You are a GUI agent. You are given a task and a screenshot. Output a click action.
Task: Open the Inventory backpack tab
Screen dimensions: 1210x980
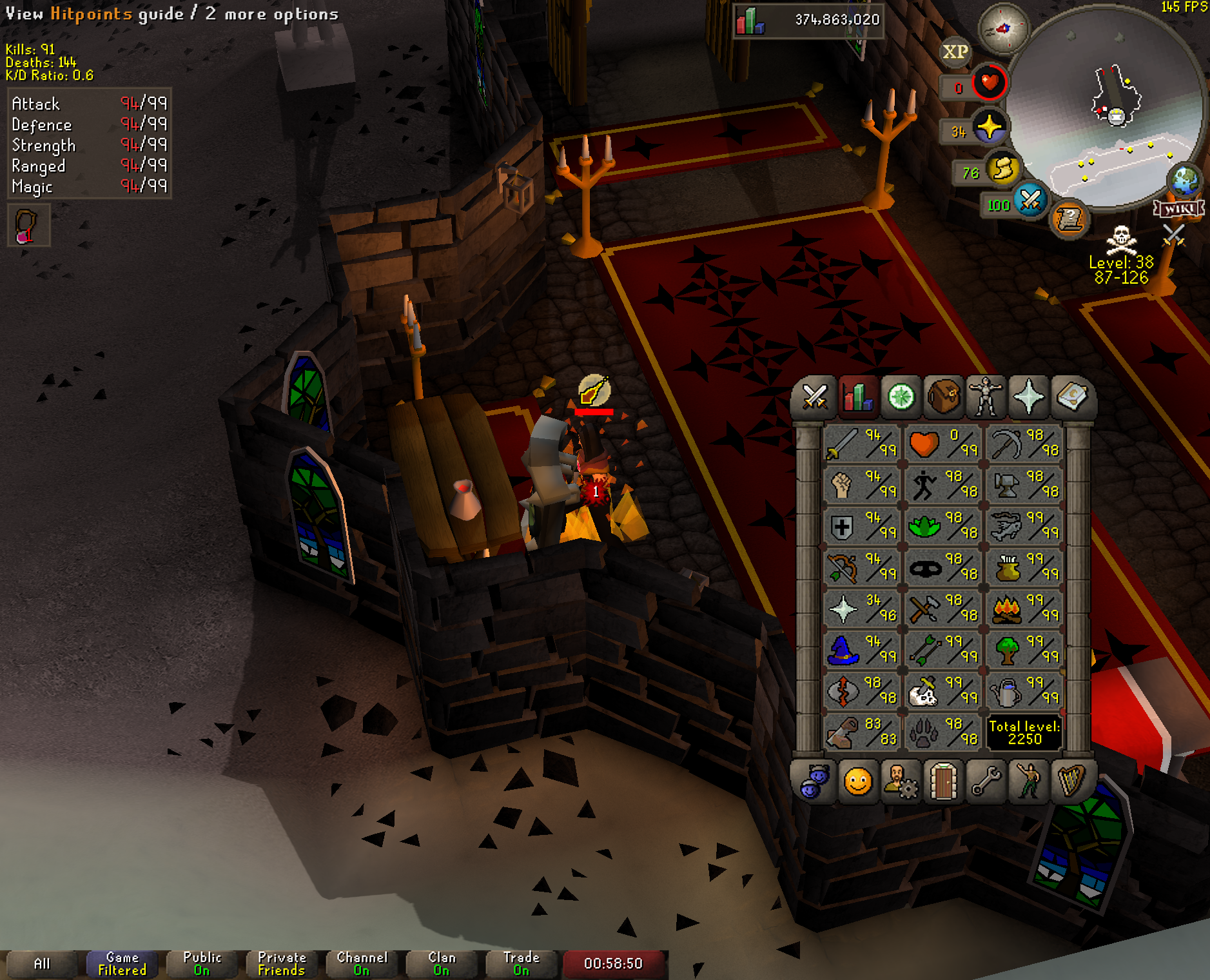[x=943, y=397]
